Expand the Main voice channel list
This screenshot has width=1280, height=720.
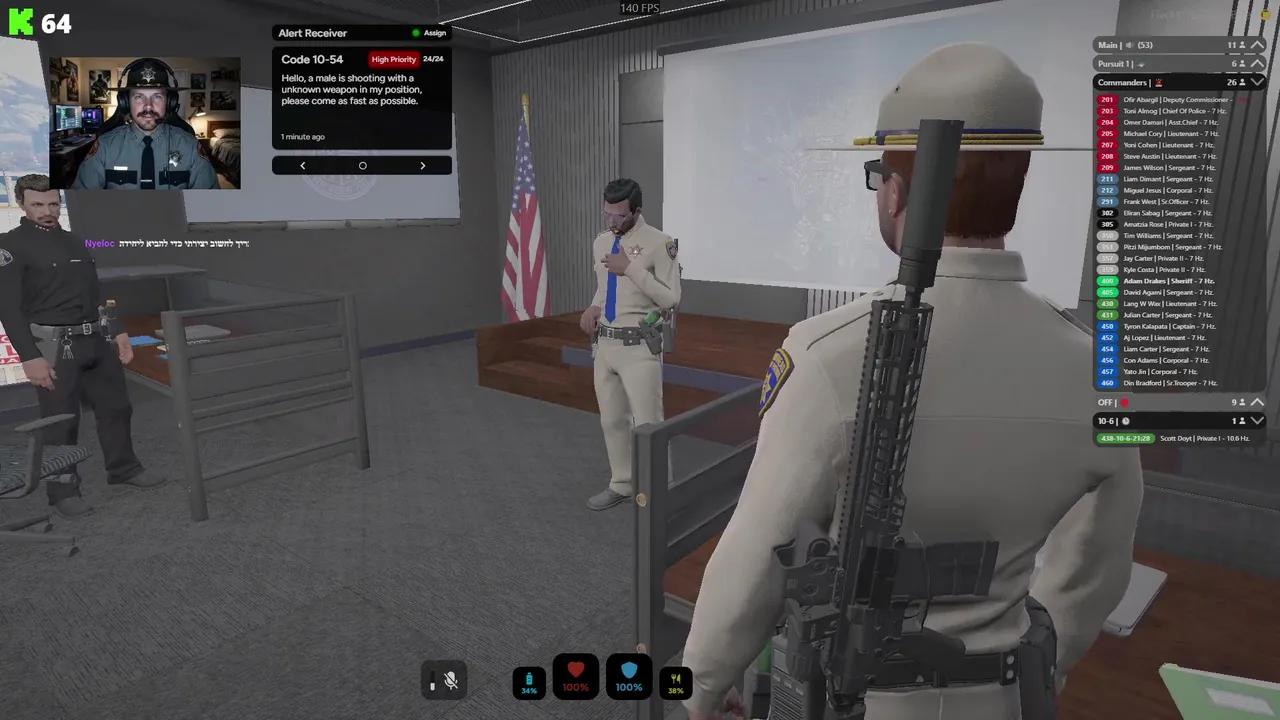tap(1259, 44)
